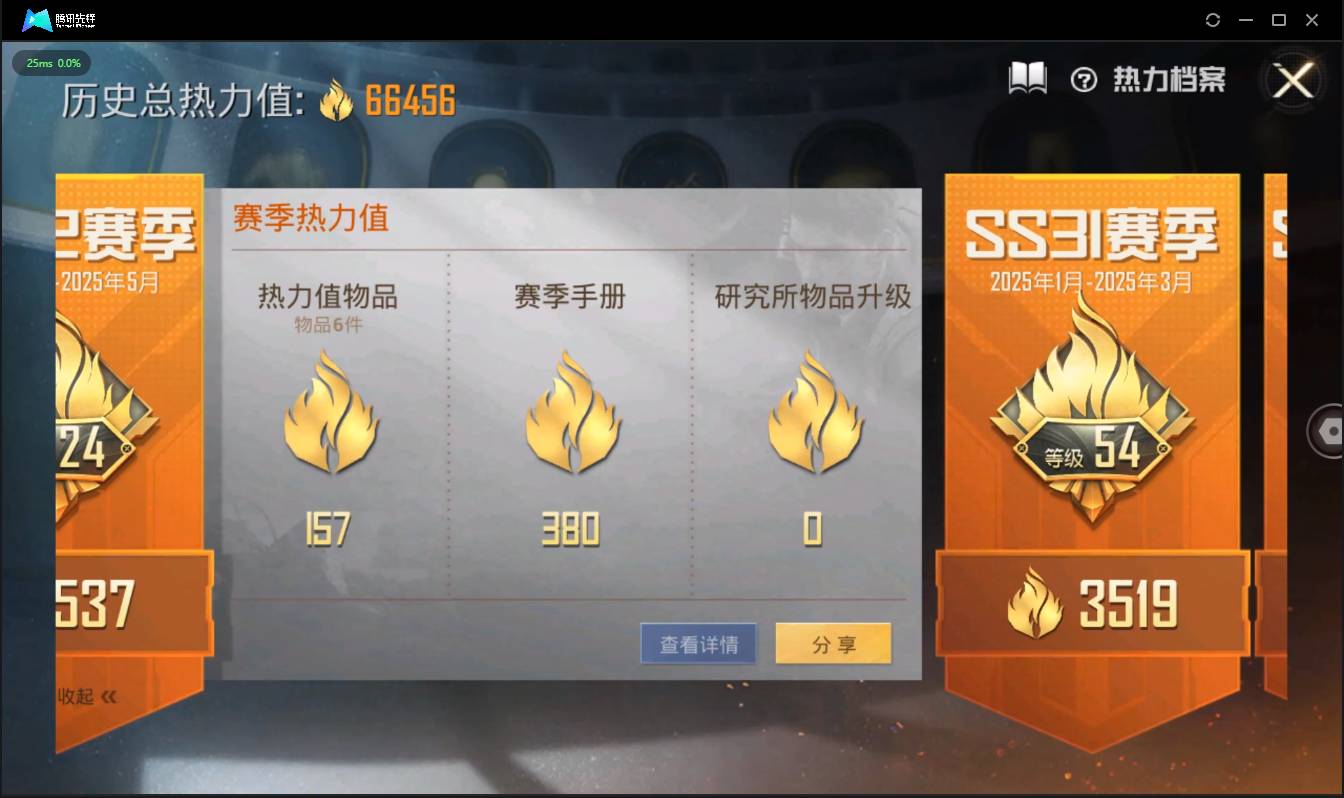The image size is (1344, 798).
Task: Click the Tencent emulator logo in title bar
Action: point(39,19)
